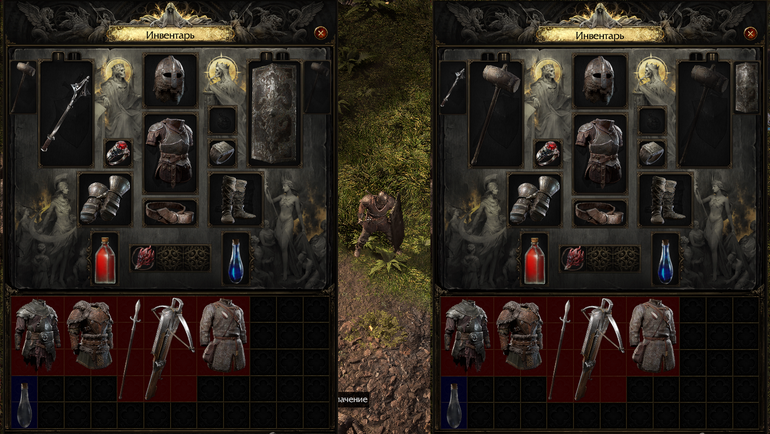Select the boots slot in the spear-equipped panel
This screenshot has width=770, height=434.
pos(235,199)
